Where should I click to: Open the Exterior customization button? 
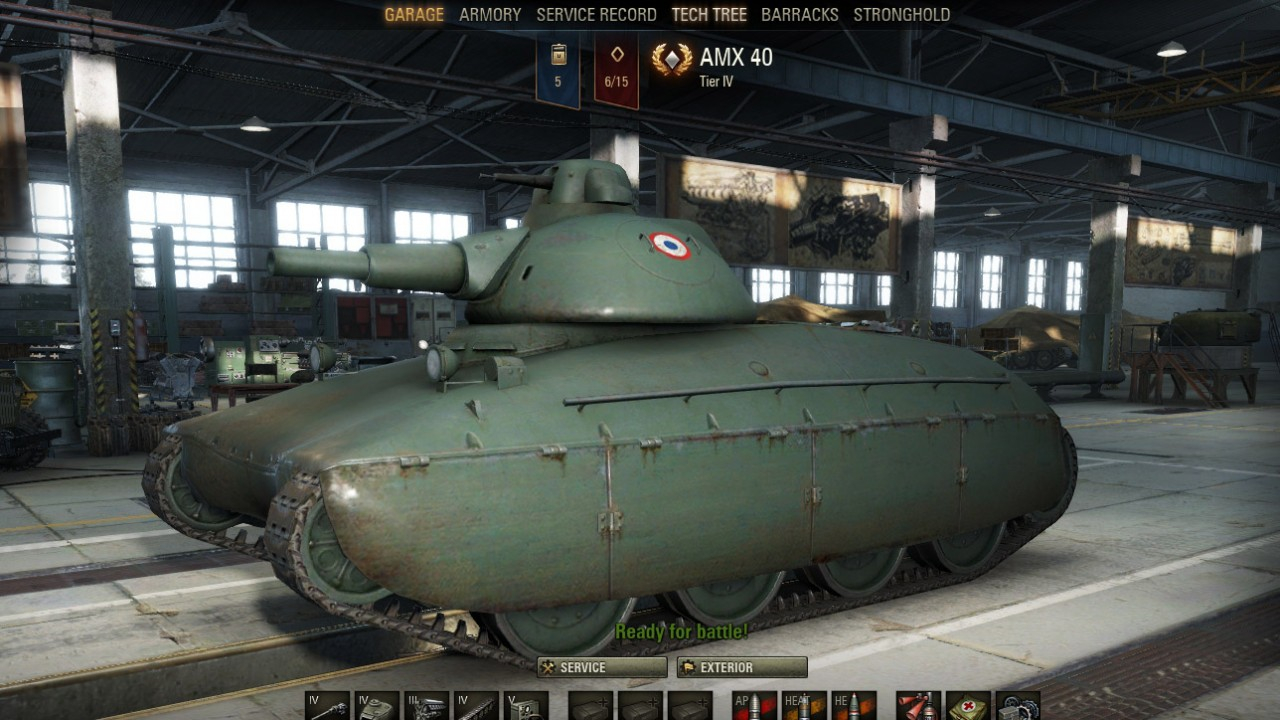point(742,668)
